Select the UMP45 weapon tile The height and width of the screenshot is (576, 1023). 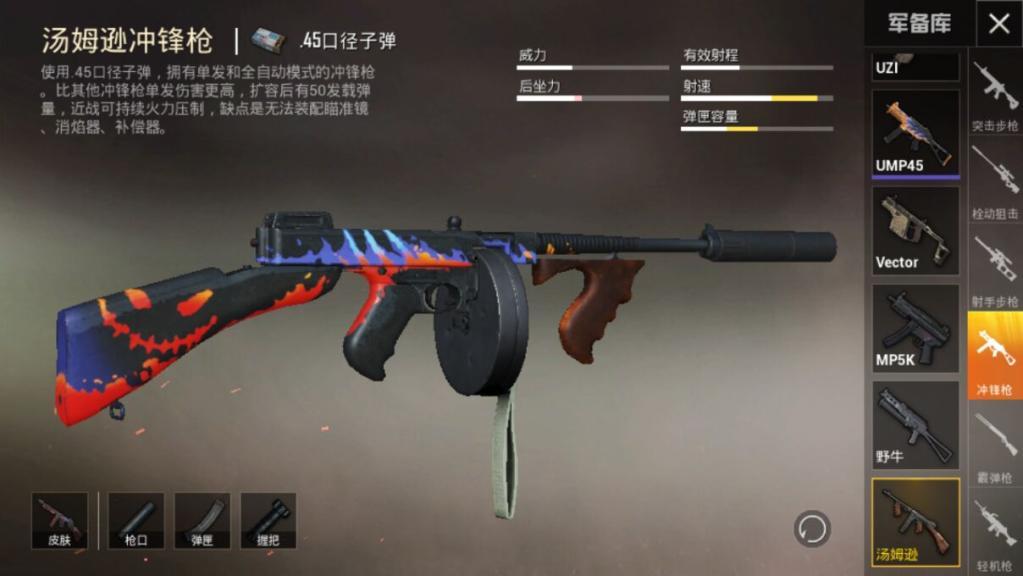pyautogui.click(x=915, y=133)
